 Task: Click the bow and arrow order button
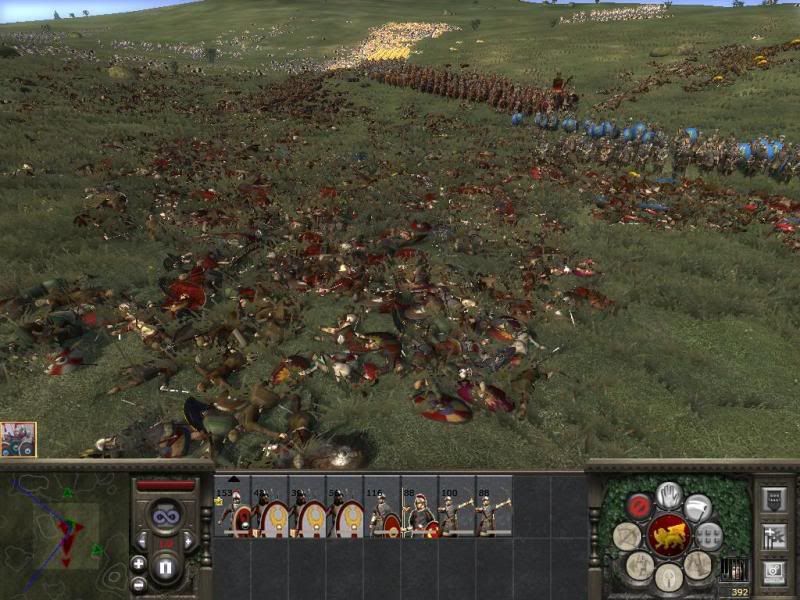[627, 536]
